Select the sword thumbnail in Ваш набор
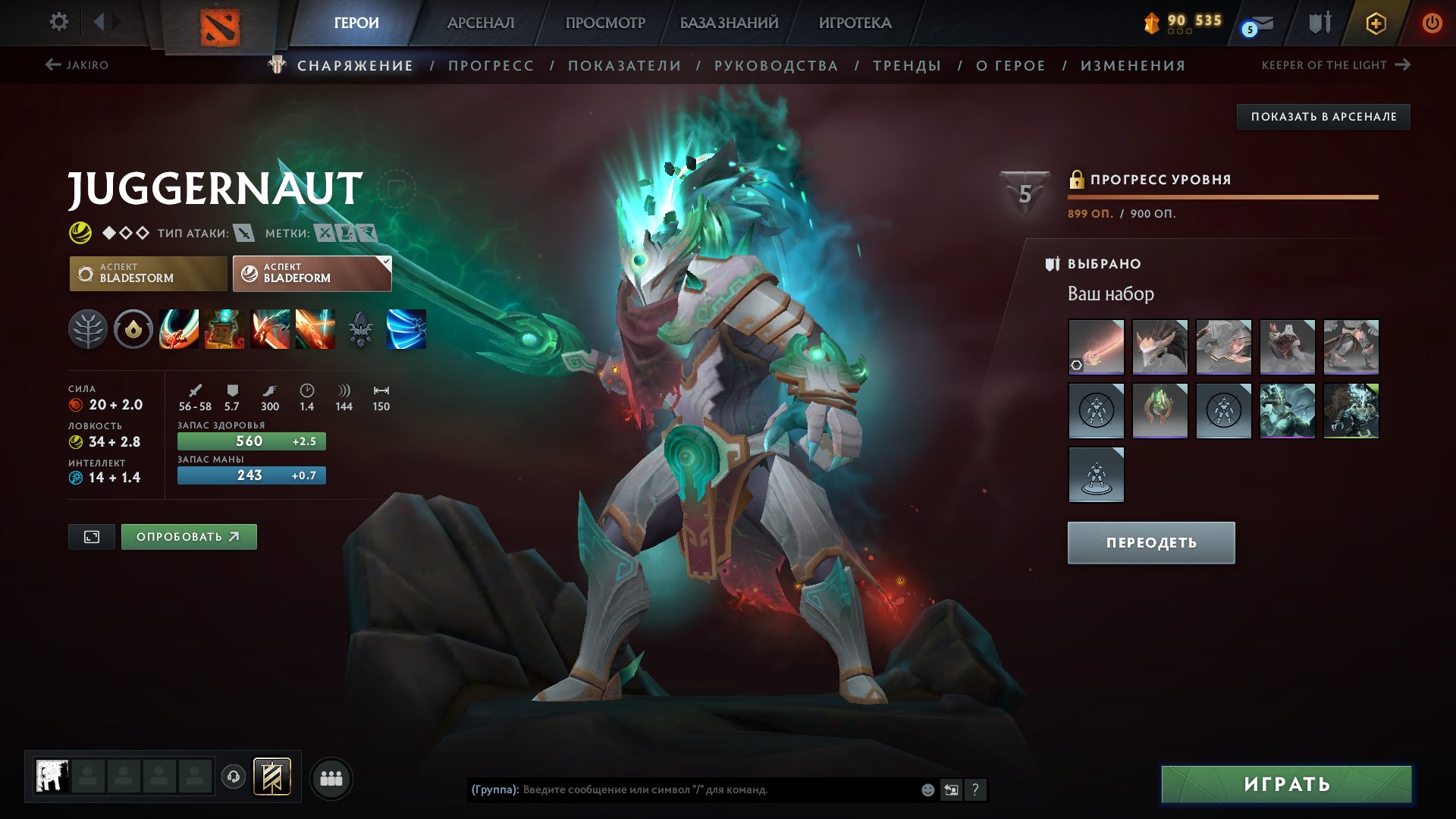This screenshot has height=819, width=1456. click(1095, 346)
